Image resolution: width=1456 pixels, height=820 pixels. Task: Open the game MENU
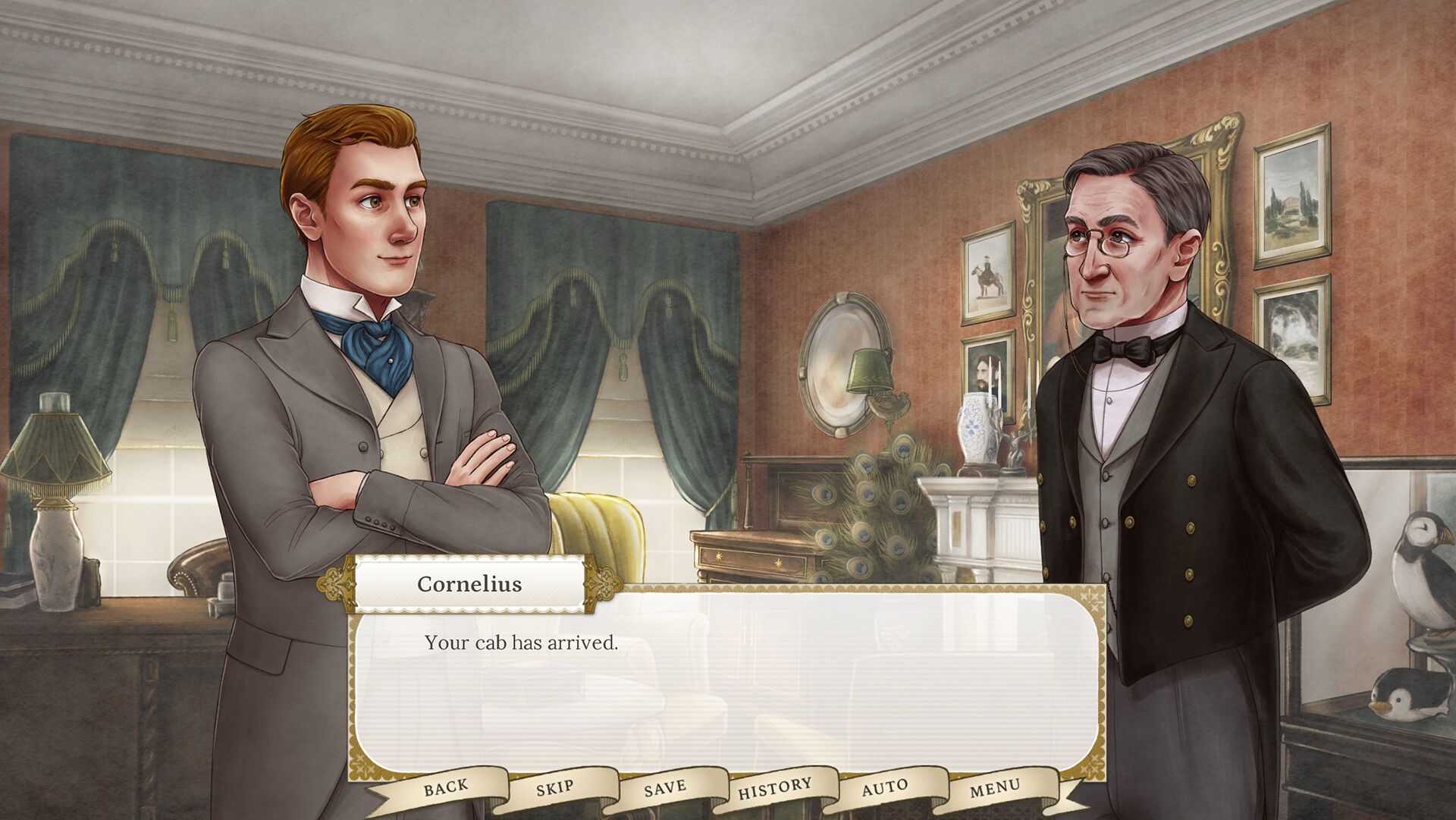(x=996, y=788)
